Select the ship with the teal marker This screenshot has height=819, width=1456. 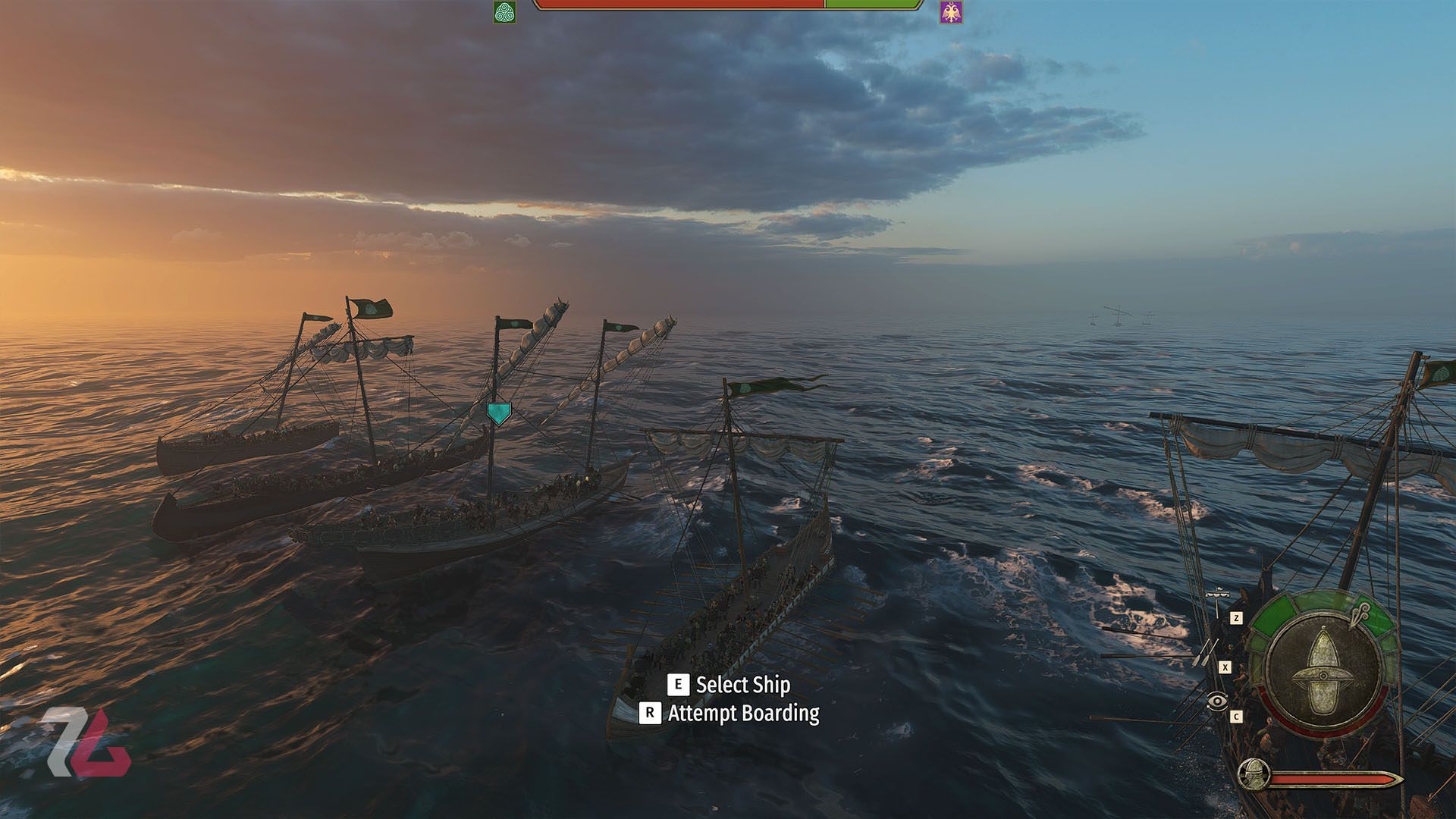[498, 413]
